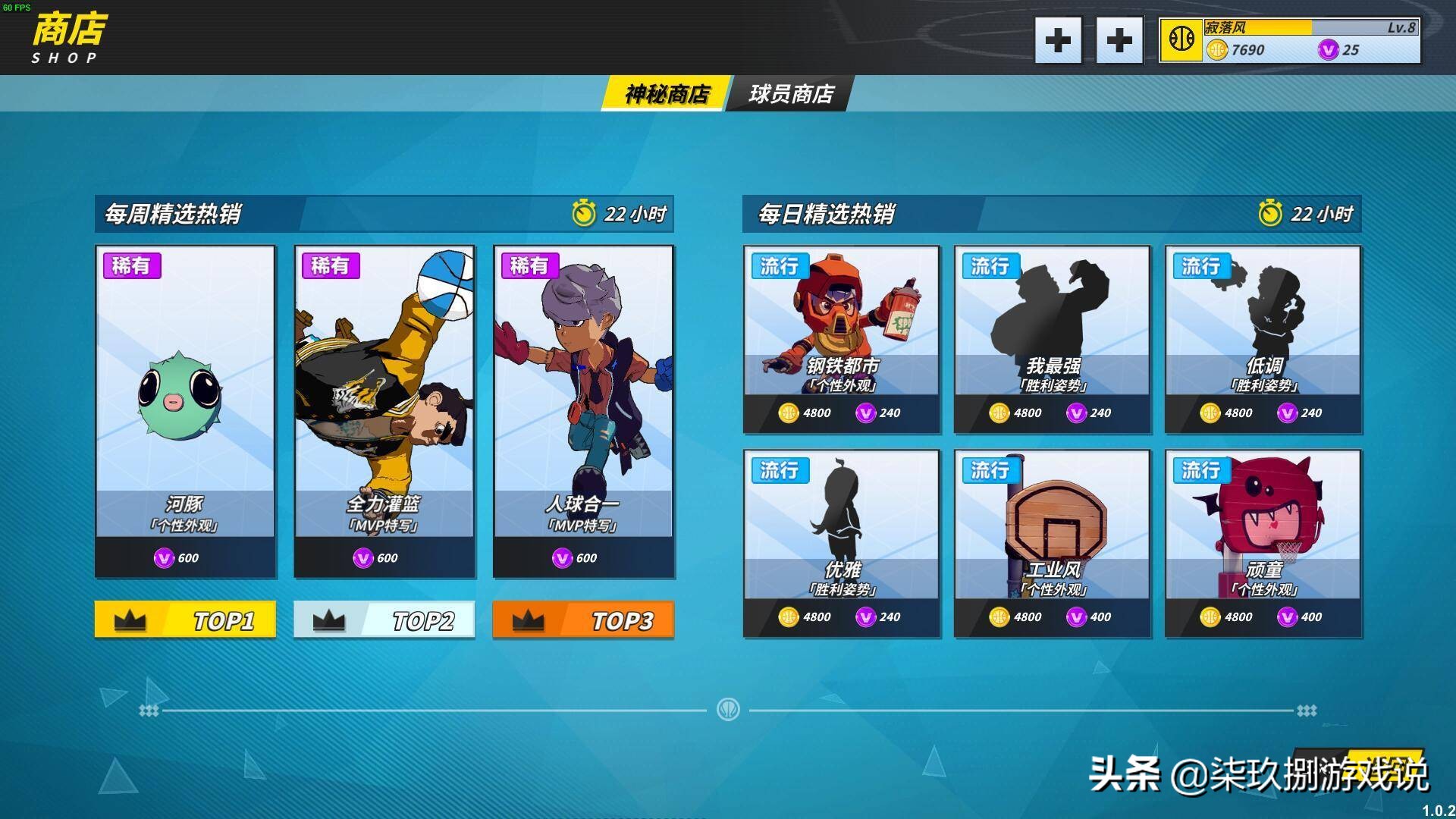Open the 河豚 pufferfish item card
Screen dimensions: 1456x819
pyautogui.click(x=185, y=411)
